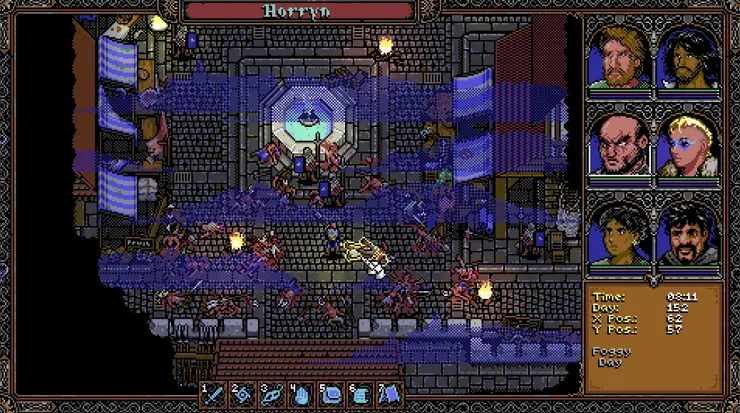Choose the bald scowling warrior portrait
Viewport: 740px width, 413px height.
tap(619, 145)
